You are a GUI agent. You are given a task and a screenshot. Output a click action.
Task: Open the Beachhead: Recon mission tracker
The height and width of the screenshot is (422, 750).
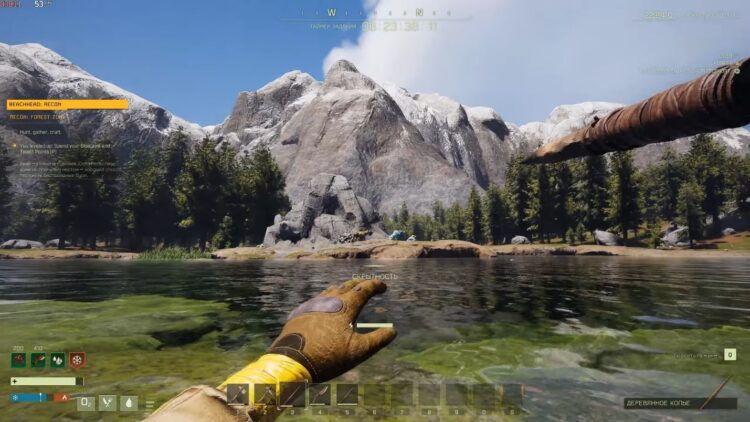67,104
